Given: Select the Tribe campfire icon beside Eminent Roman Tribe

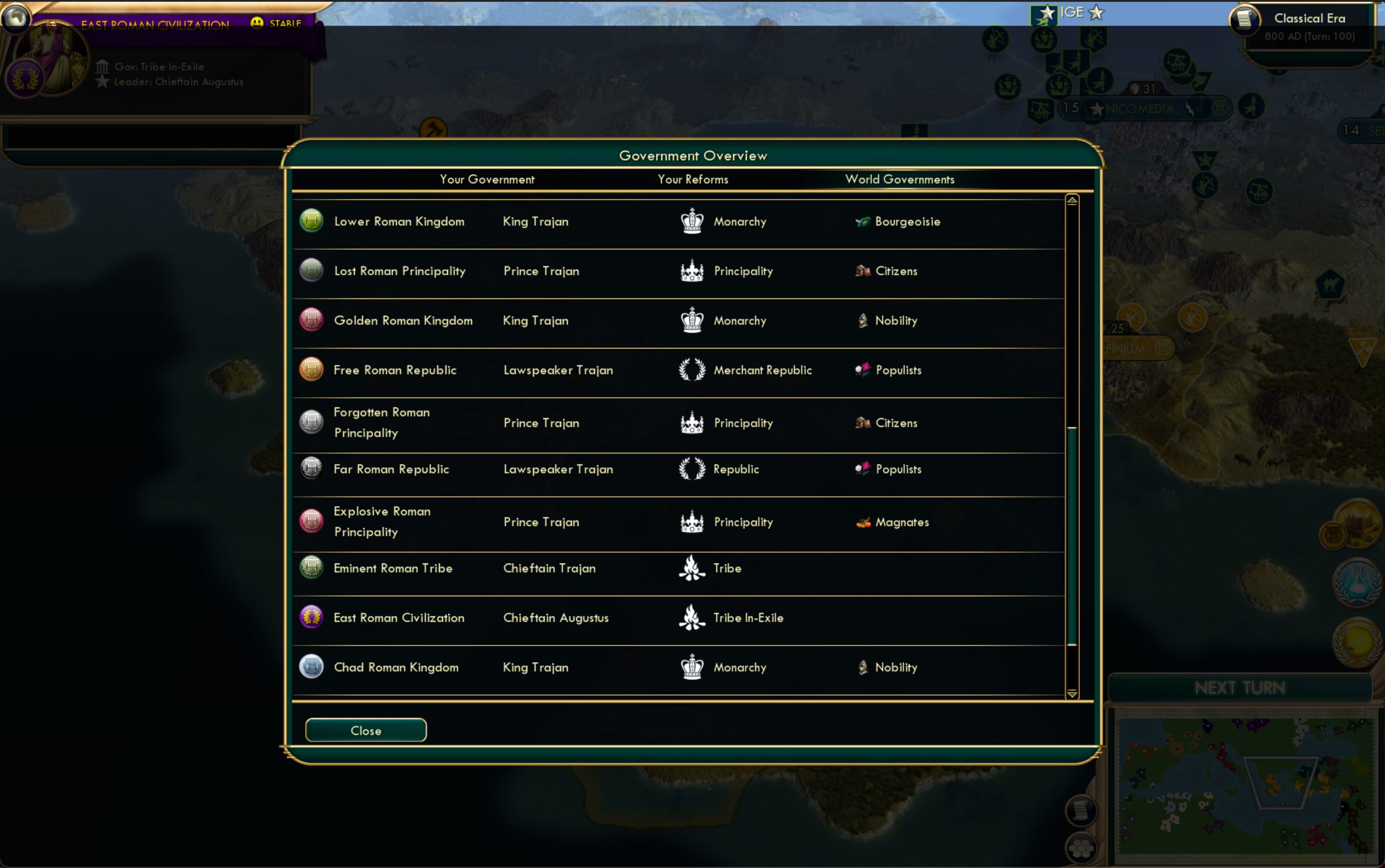Looking at the screenshot, I should 693,568.
